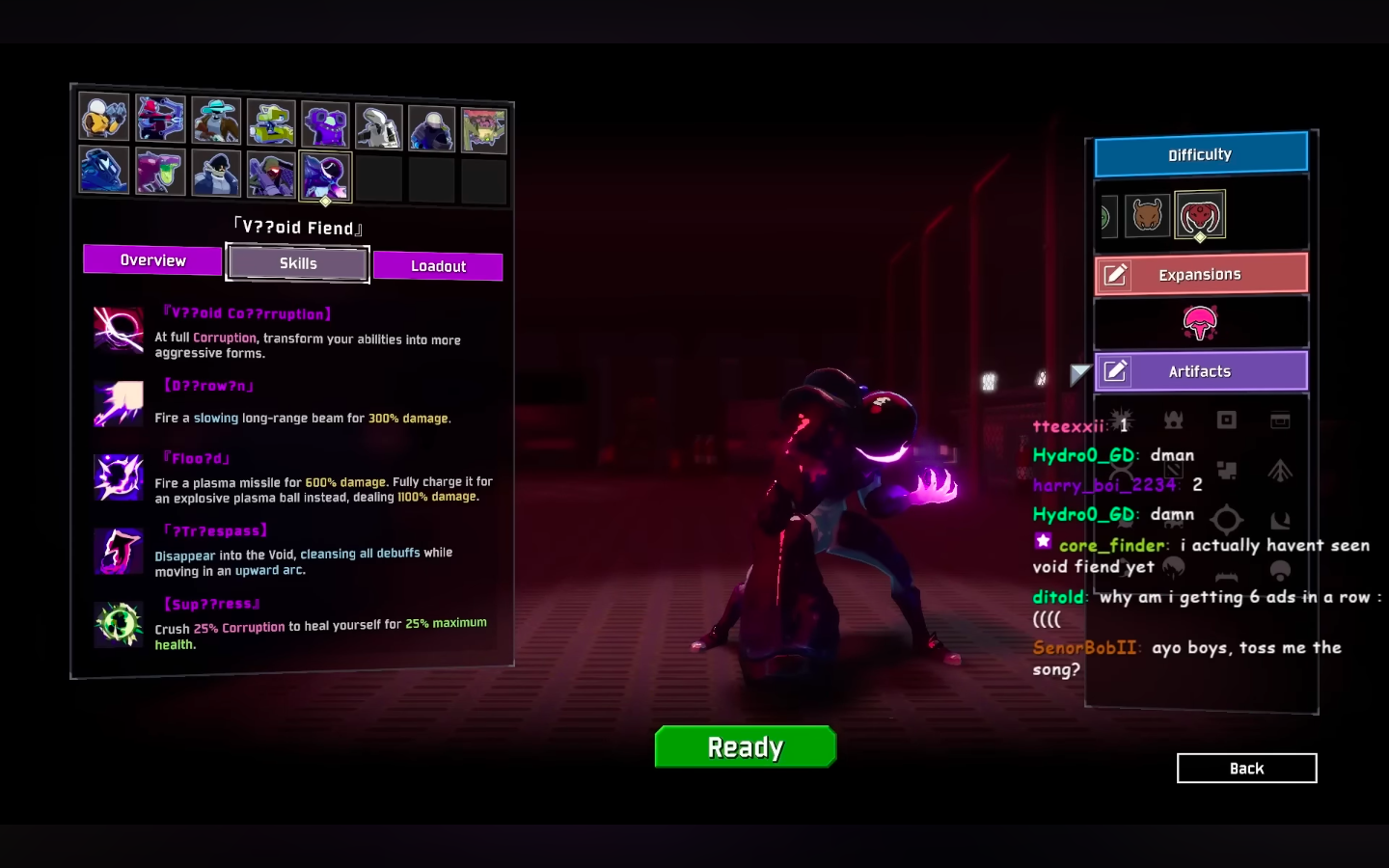1389x868 pixels.
Task: Select the purple Void Fiend portrait
Action: point(325,176)
